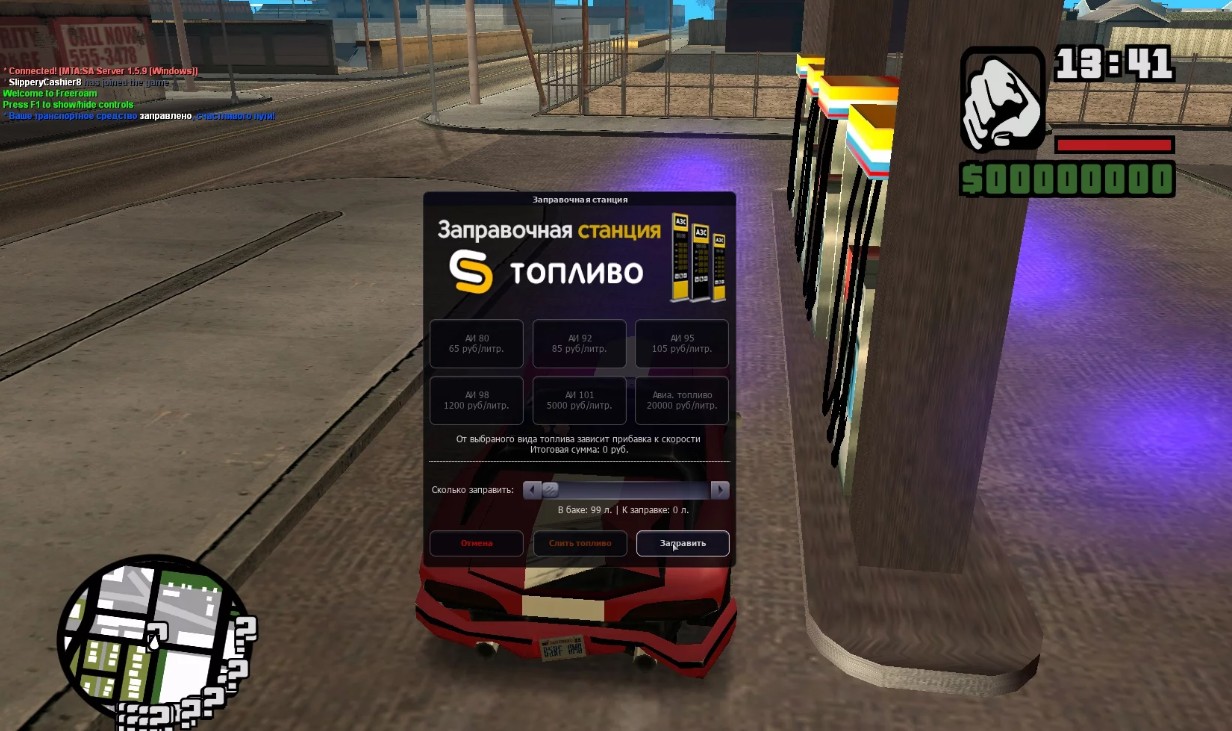Viewport: 1232px width, 731px height.
Task: Select АИ 80 fuel at 65 руб/литр
Action: [476, 344]
